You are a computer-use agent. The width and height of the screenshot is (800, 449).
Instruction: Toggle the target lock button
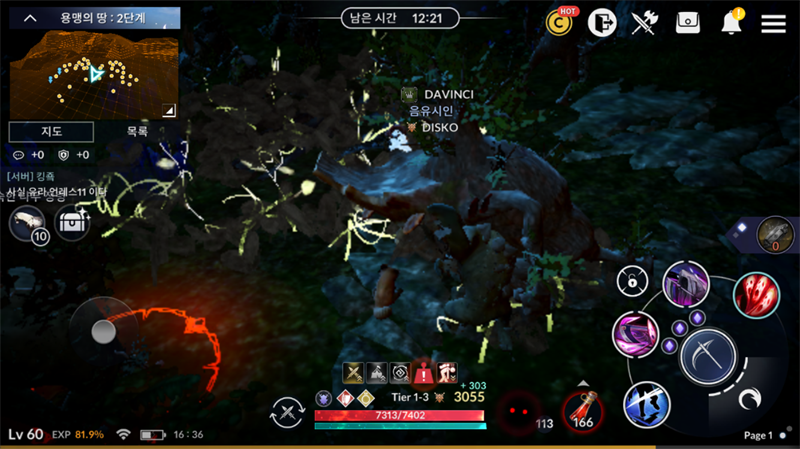coord(631,282)
